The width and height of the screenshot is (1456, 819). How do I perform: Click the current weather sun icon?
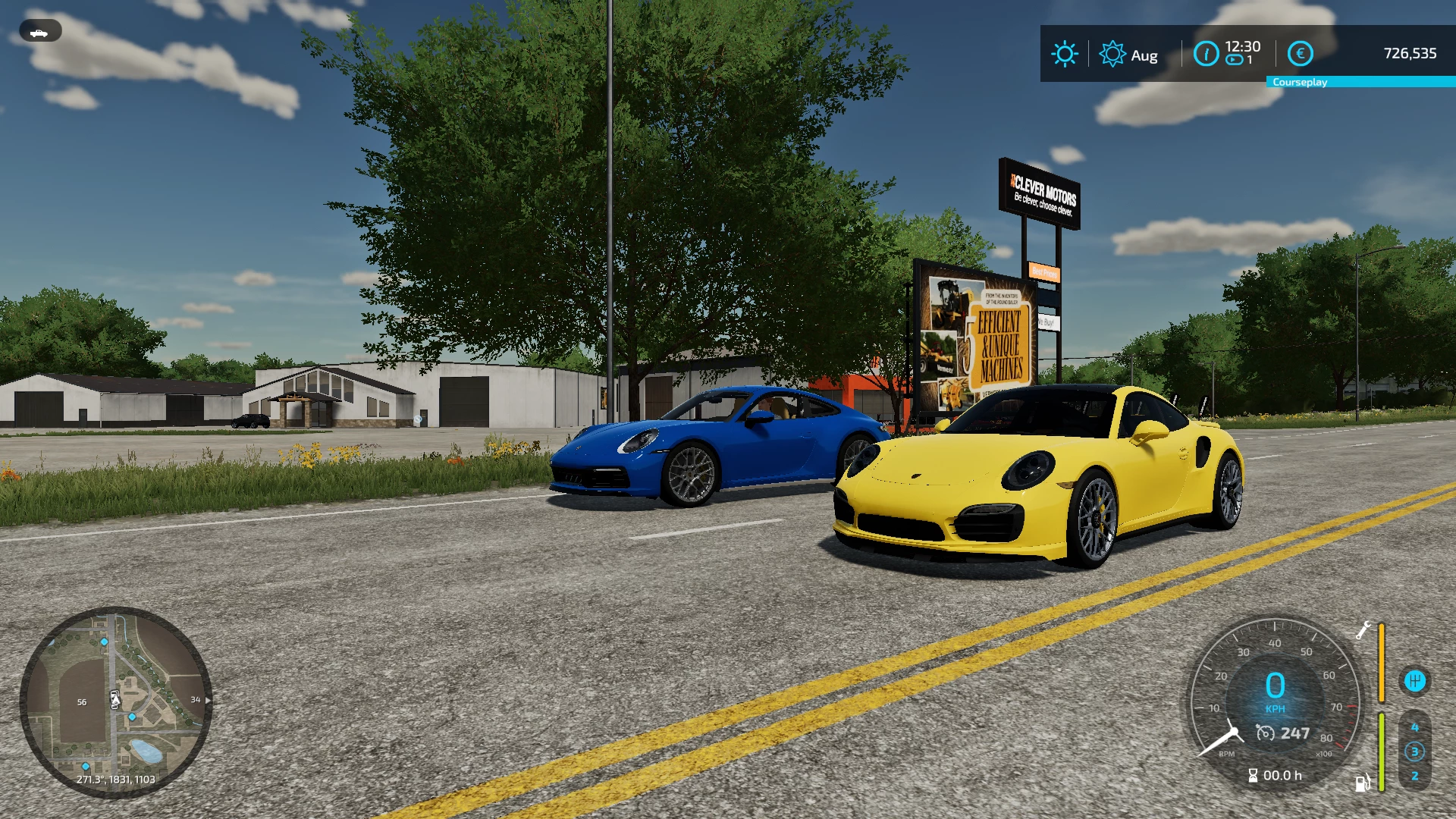click(1066, 53)
